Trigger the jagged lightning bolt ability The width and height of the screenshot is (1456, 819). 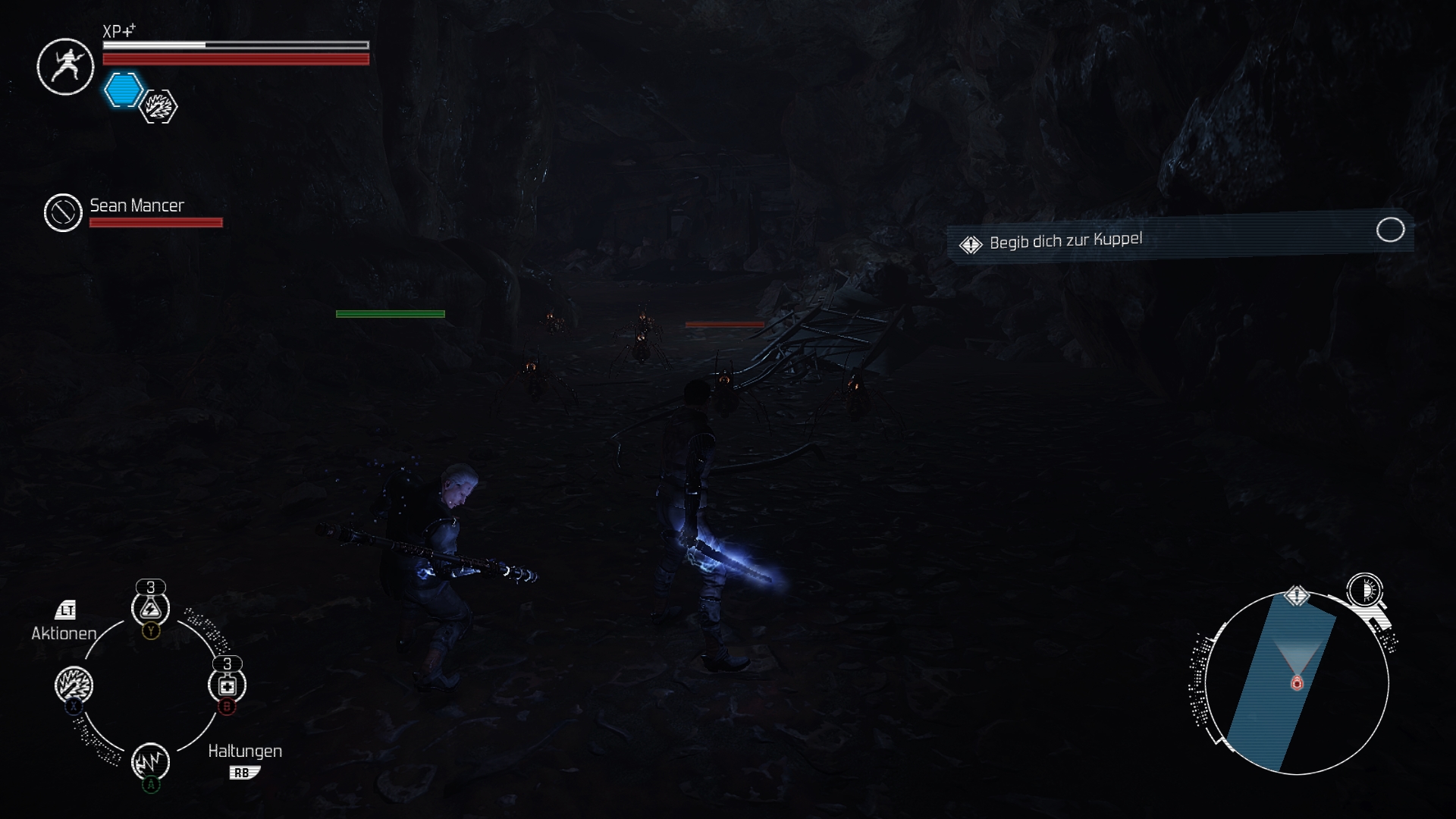coord(150,761)
